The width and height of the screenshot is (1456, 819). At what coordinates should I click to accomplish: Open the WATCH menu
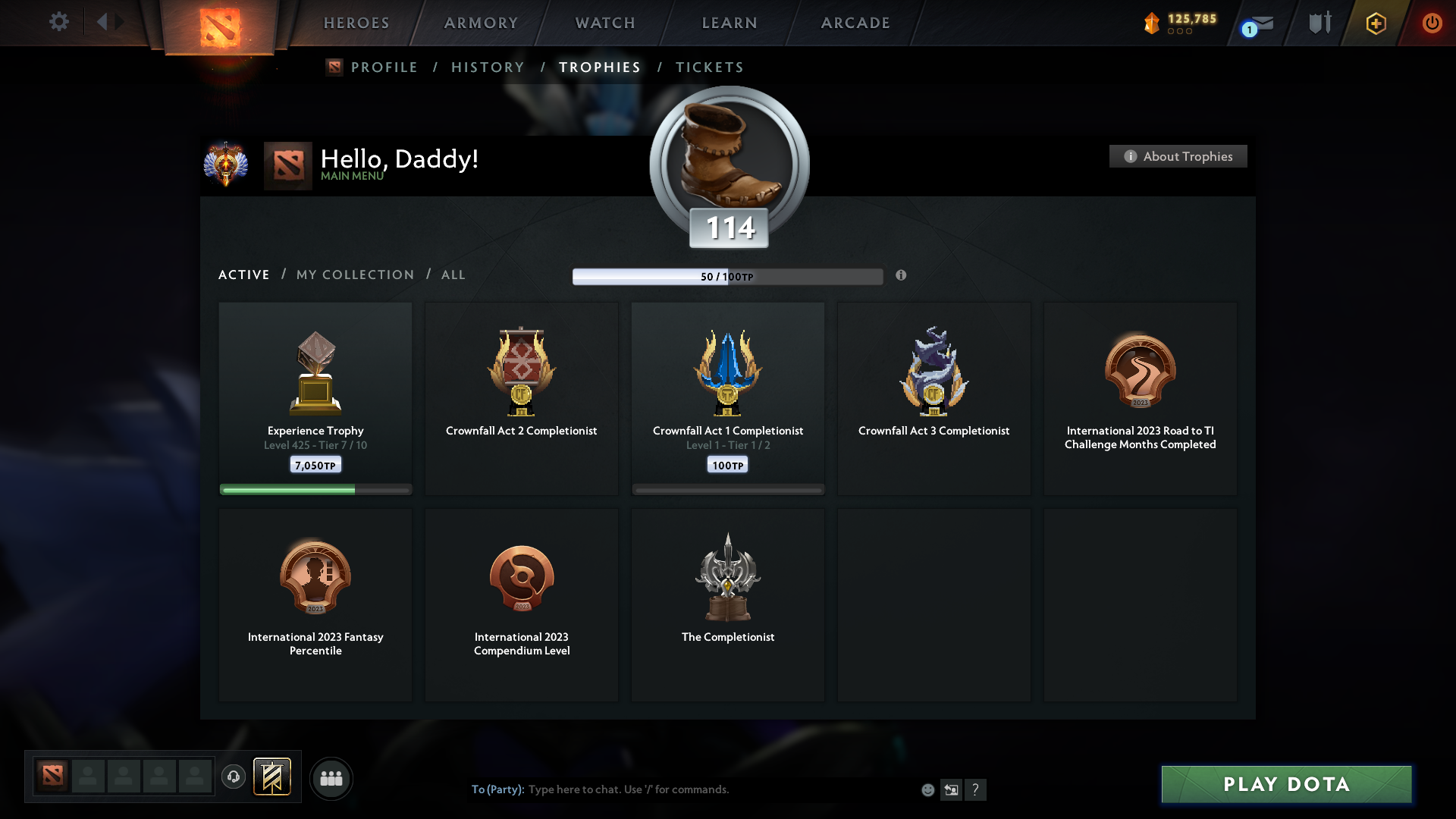point(604,23)
